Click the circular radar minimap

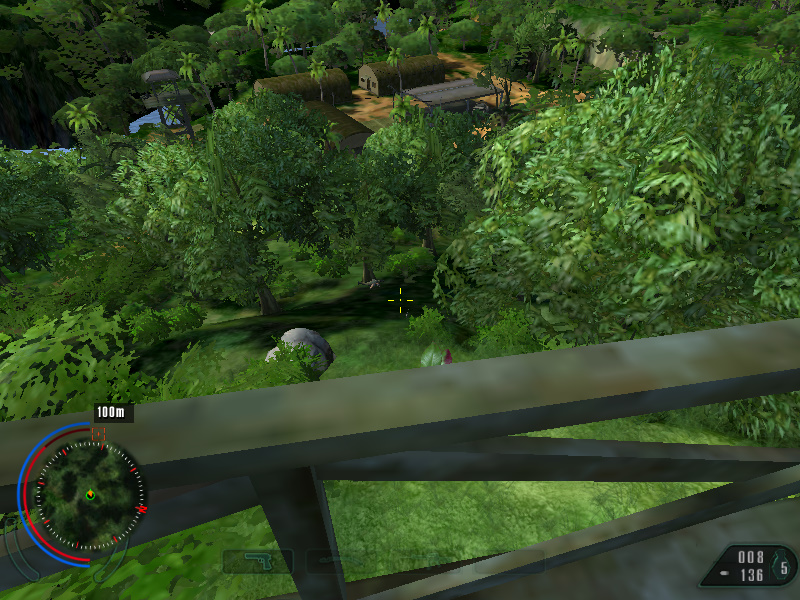[x=90, y=495]
